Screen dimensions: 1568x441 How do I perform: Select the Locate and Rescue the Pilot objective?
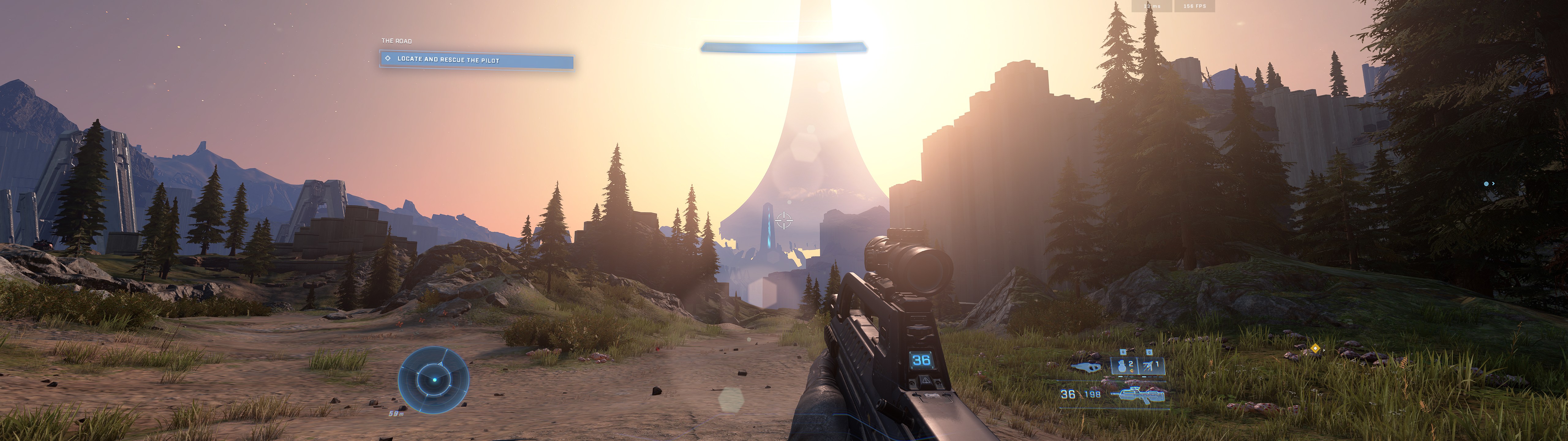pyautogui.click(x=476, y=60)
